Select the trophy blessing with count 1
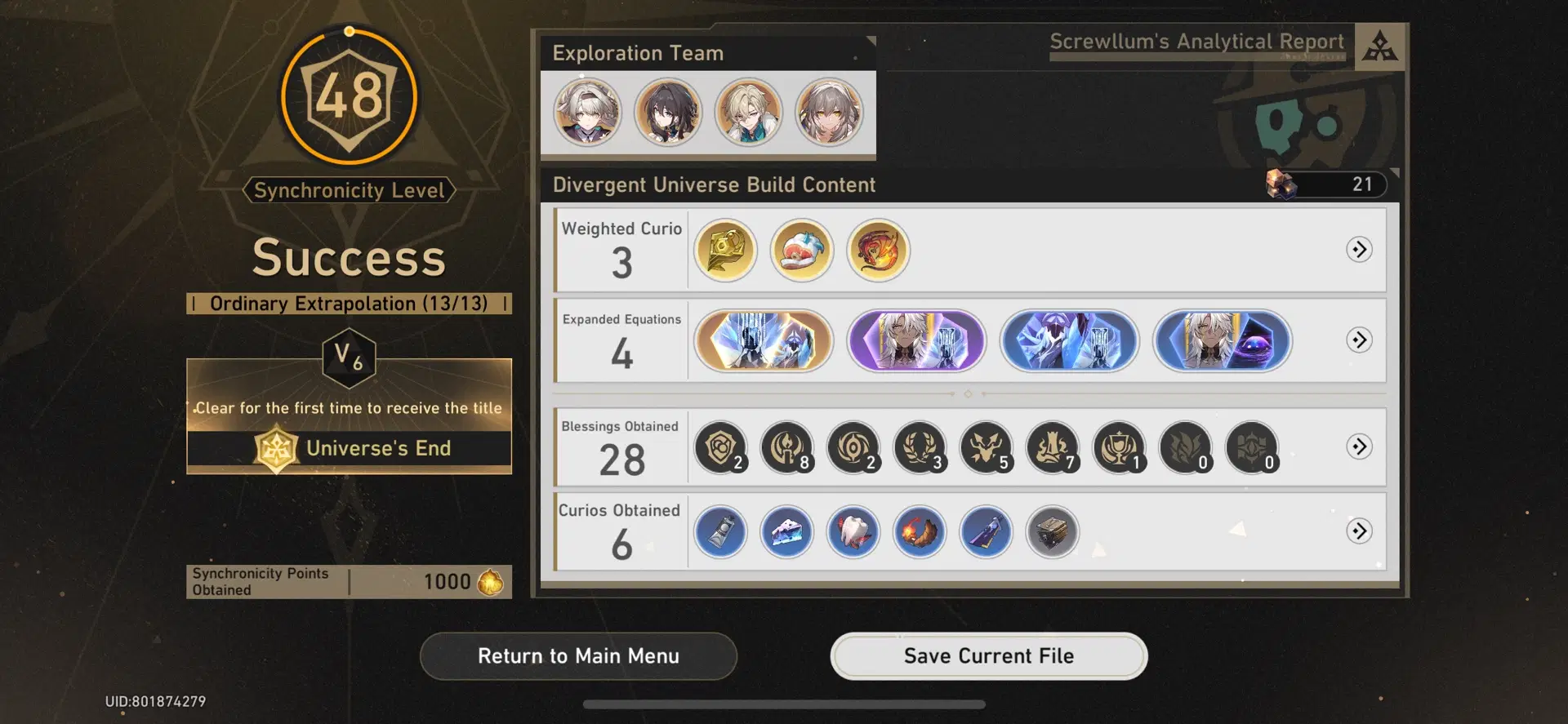 click(x=1119, y=447)
